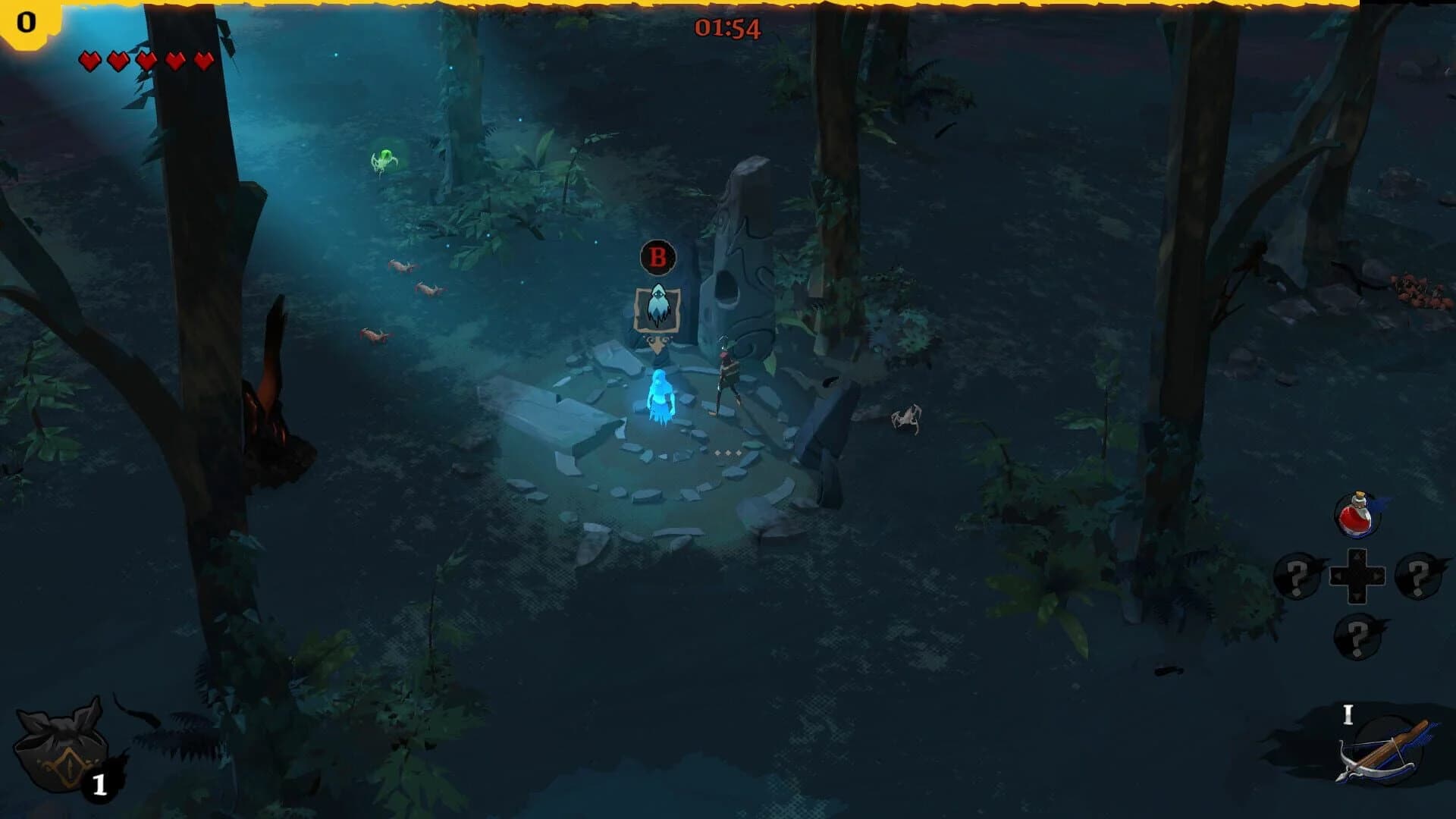Click the glowing blue spirit character

coord(661,398)
